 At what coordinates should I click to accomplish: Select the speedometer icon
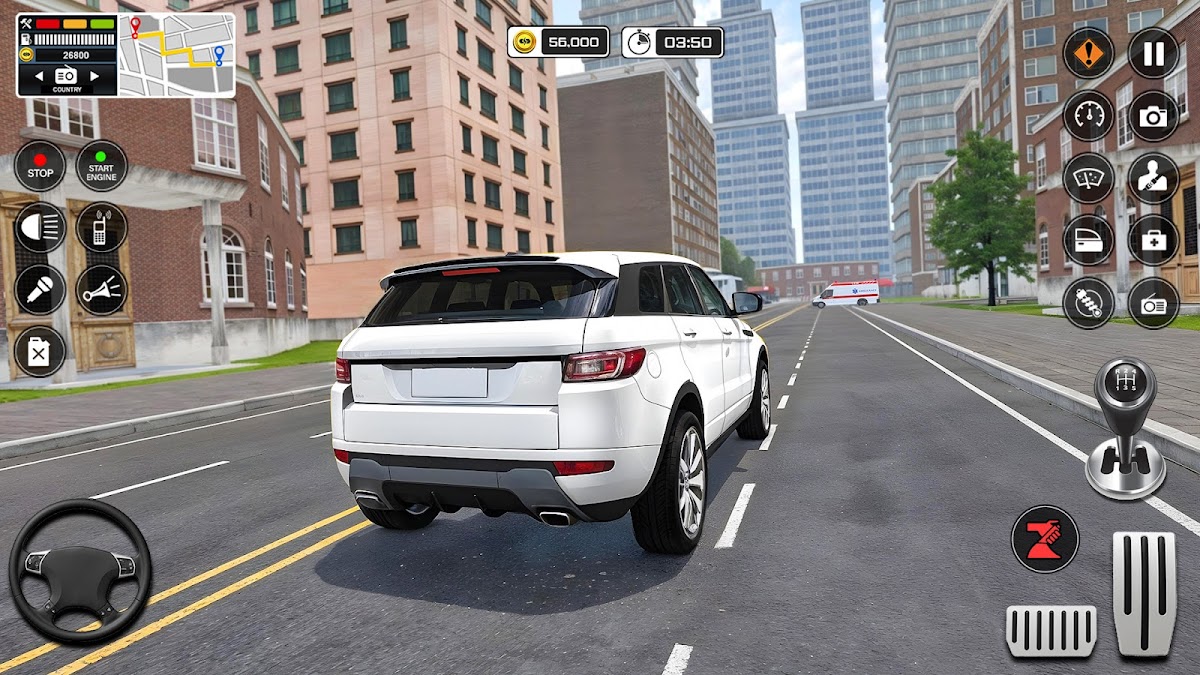(x=1088, y=116)
